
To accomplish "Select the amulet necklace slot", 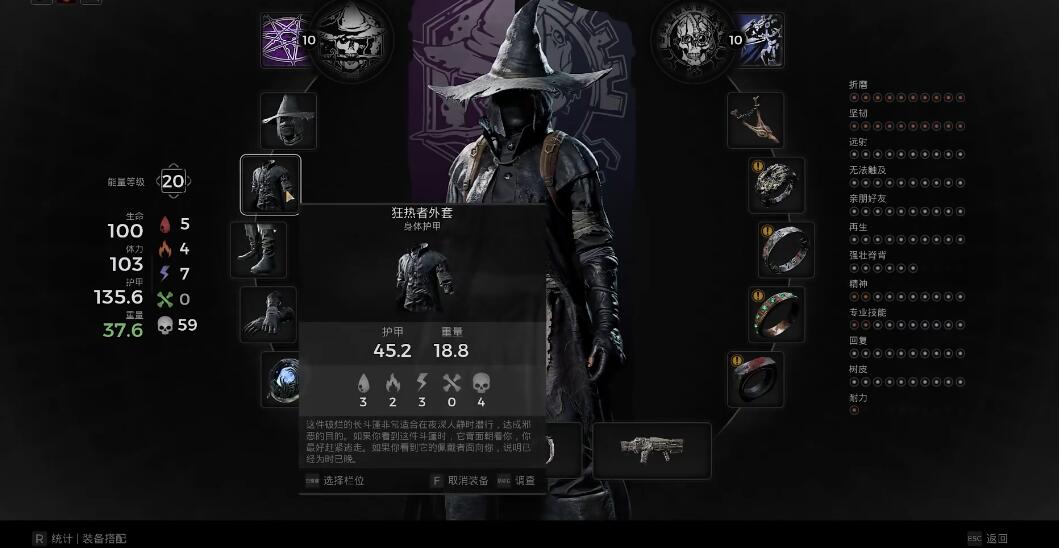I will pos(755,121).
